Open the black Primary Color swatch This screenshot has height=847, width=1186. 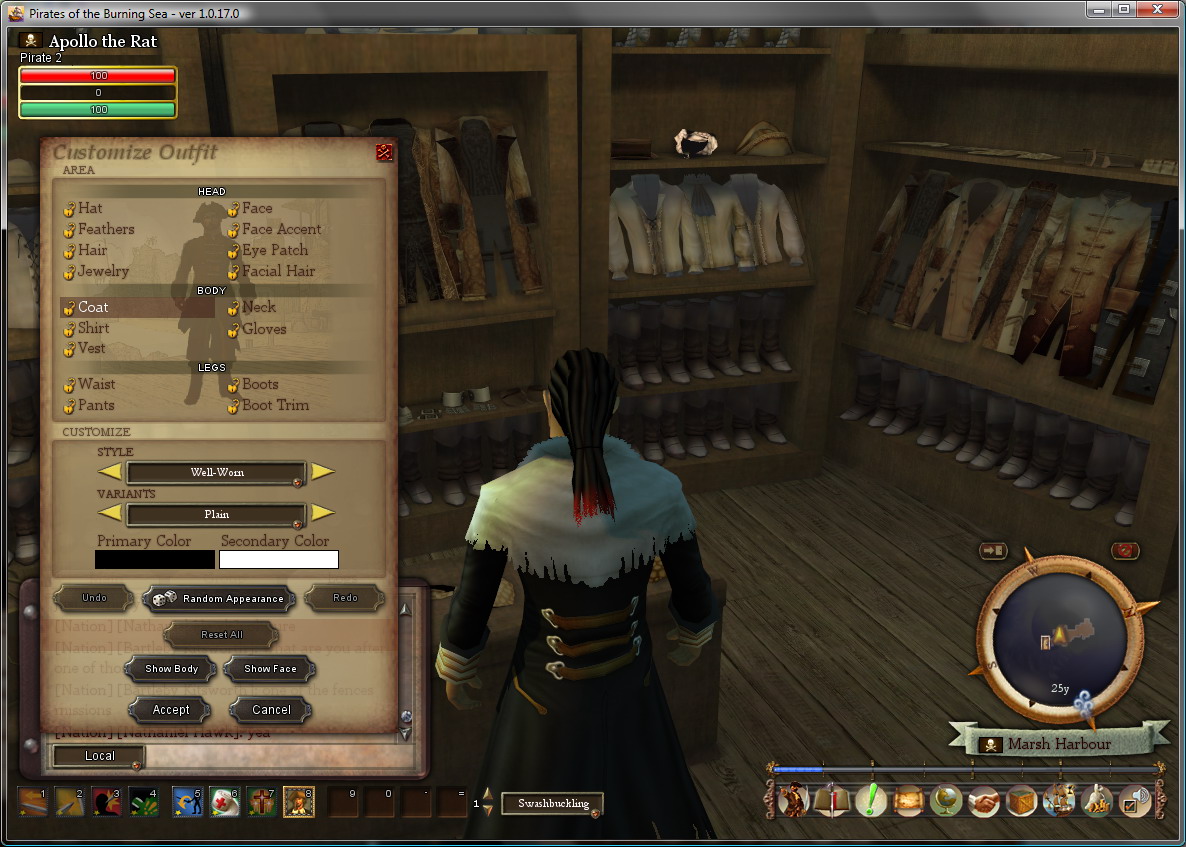(x=155, y=560)
